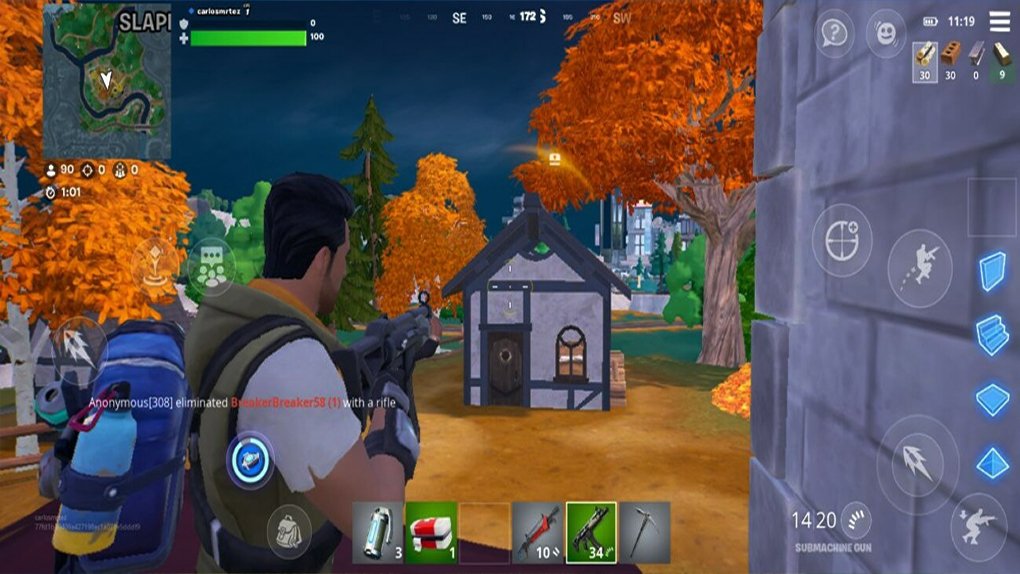The height and width of the screenshot is (574, 1020).
Task: Choose the pyramid roof building piece
Action: click(992, 463)
